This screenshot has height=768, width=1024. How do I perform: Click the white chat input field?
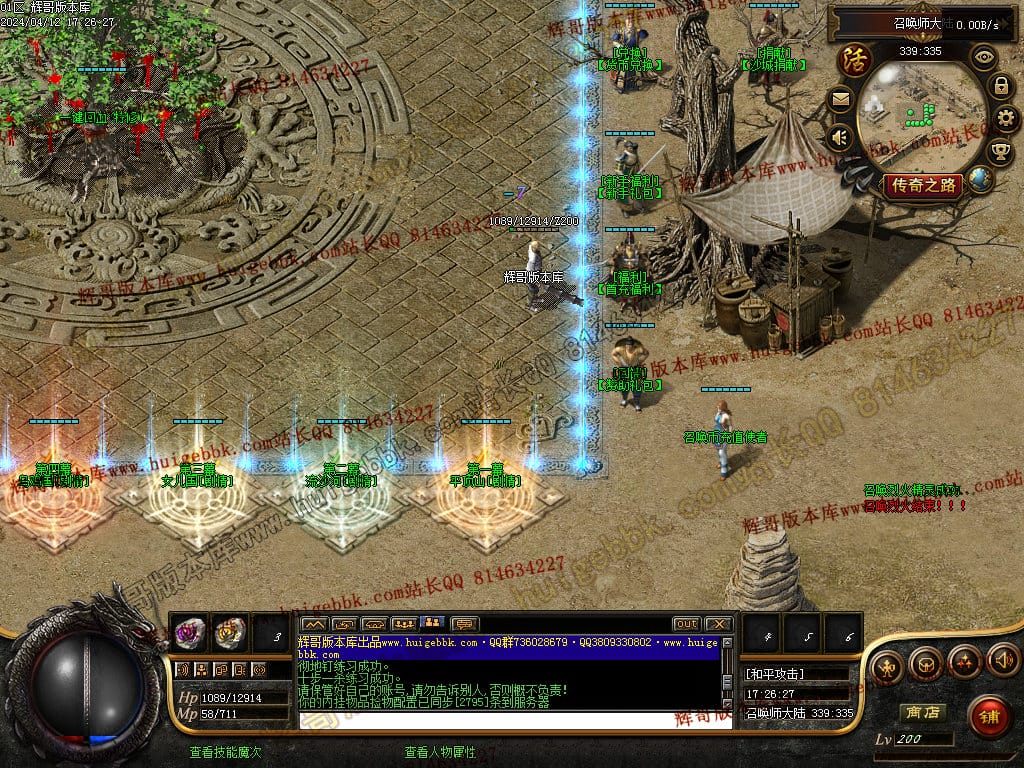point(510,719)
